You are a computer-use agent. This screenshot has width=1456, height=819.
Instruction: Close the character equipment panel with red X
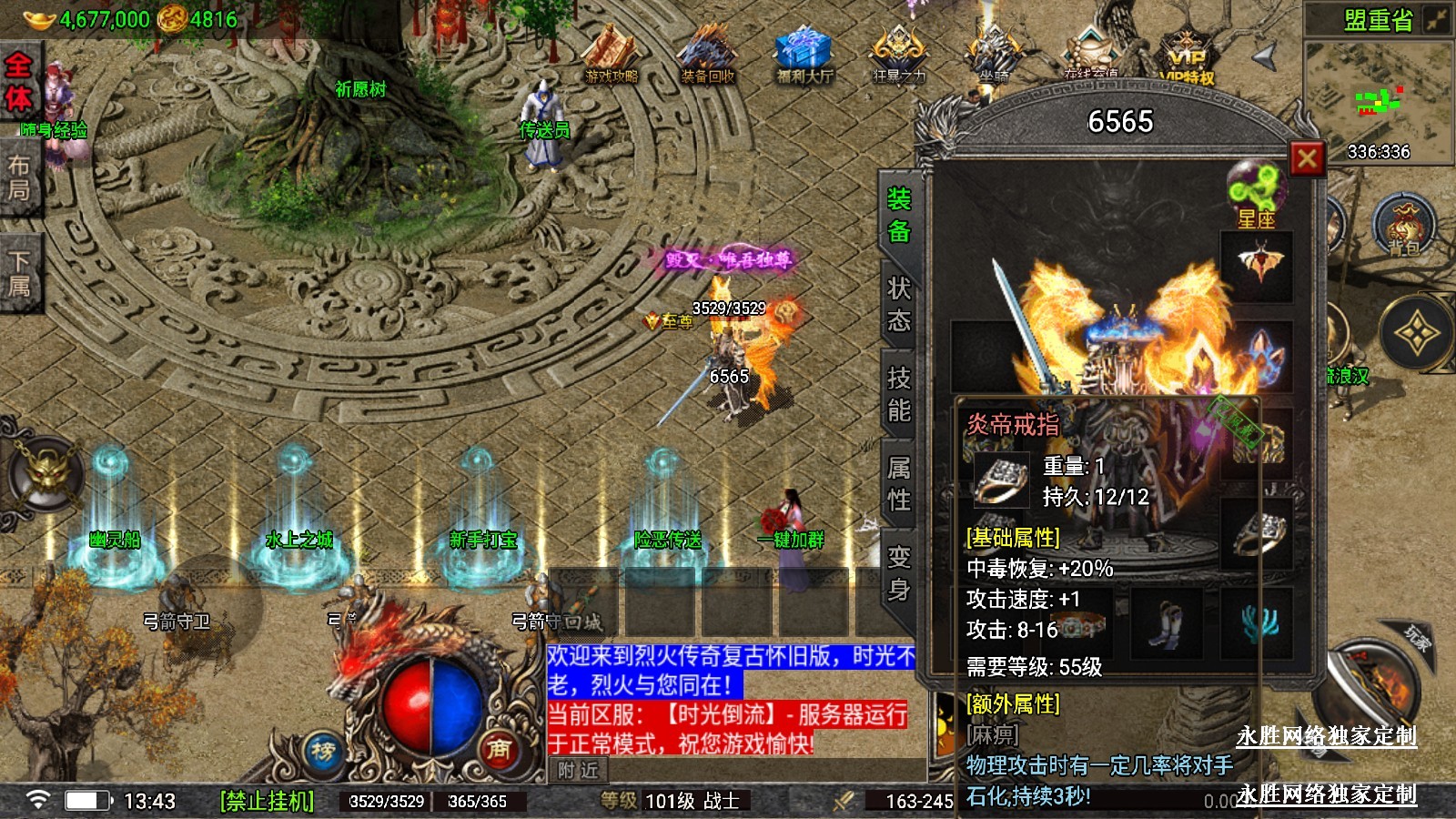(x=1307, y=159)
